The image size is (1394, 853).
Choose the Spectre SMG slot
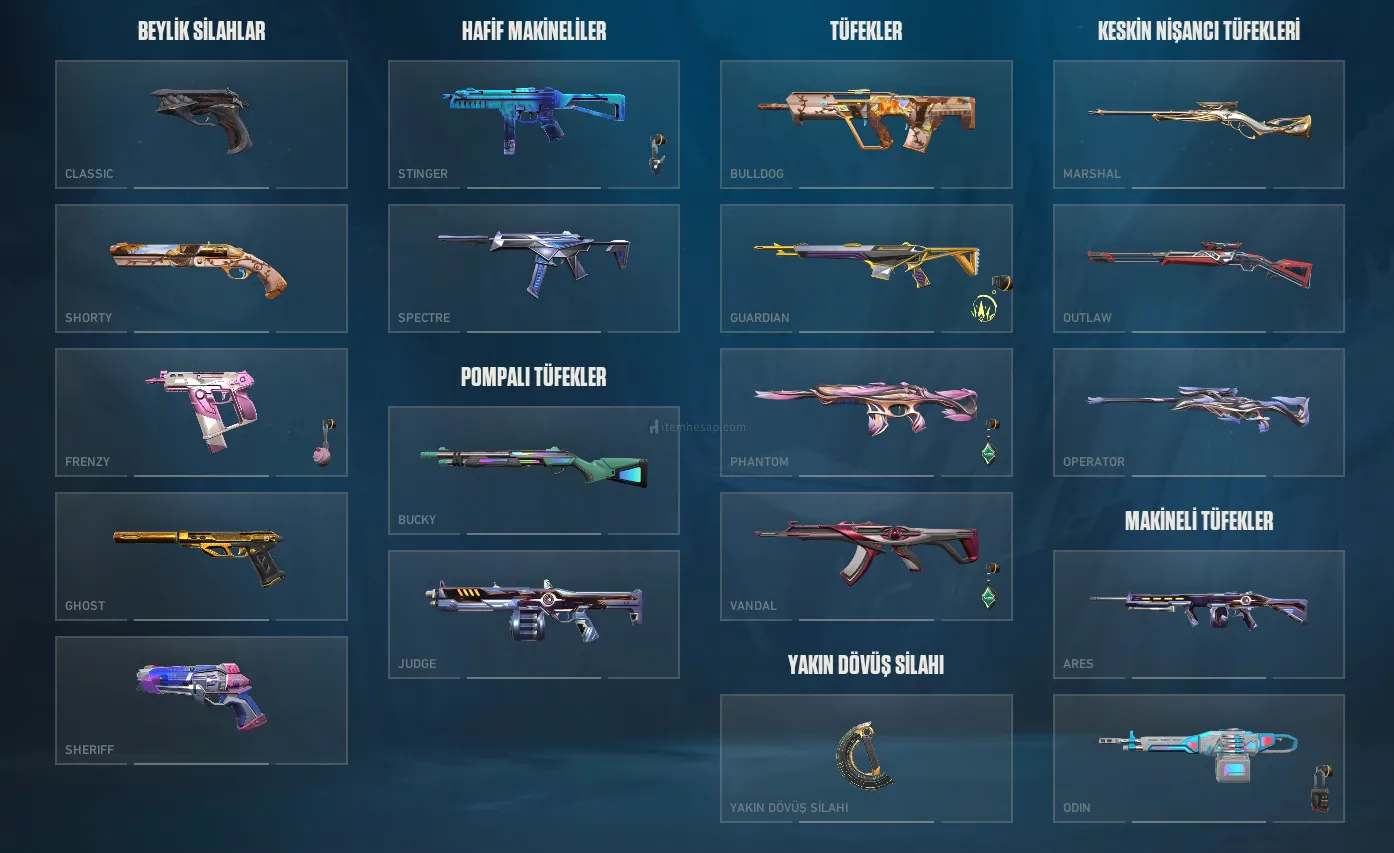coord(533,268)
